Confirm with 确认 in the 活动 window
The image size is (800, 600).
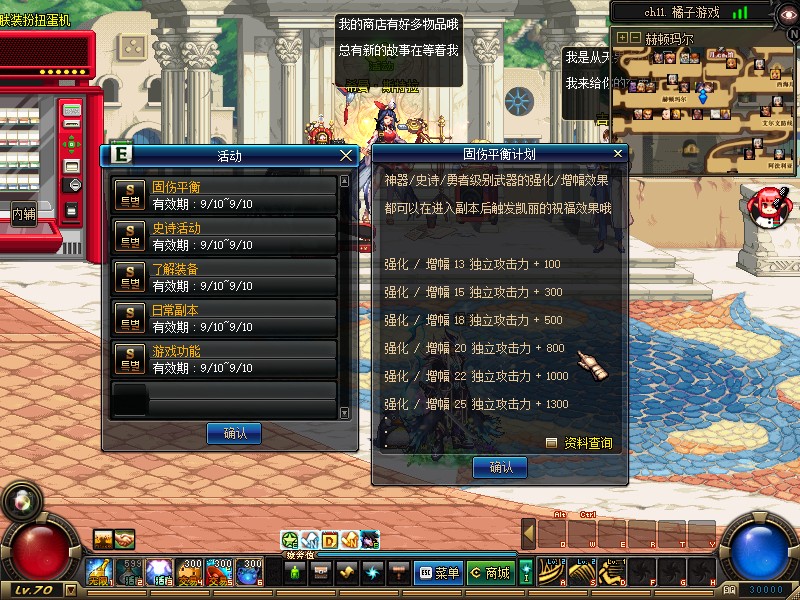coord(234,433)
